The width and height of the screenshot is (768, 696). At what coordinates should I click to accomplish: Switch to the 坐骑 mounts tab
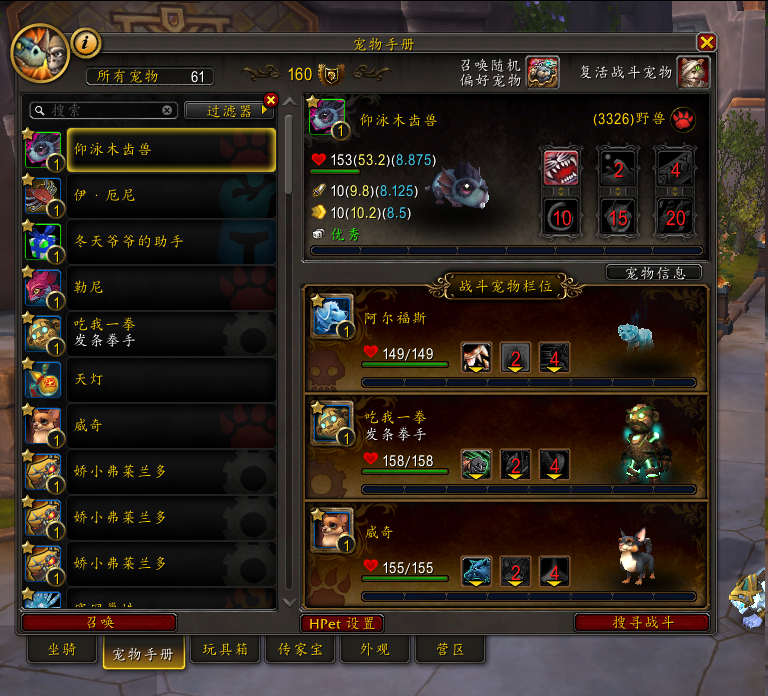pyautogui.click(x=61, y=648)
